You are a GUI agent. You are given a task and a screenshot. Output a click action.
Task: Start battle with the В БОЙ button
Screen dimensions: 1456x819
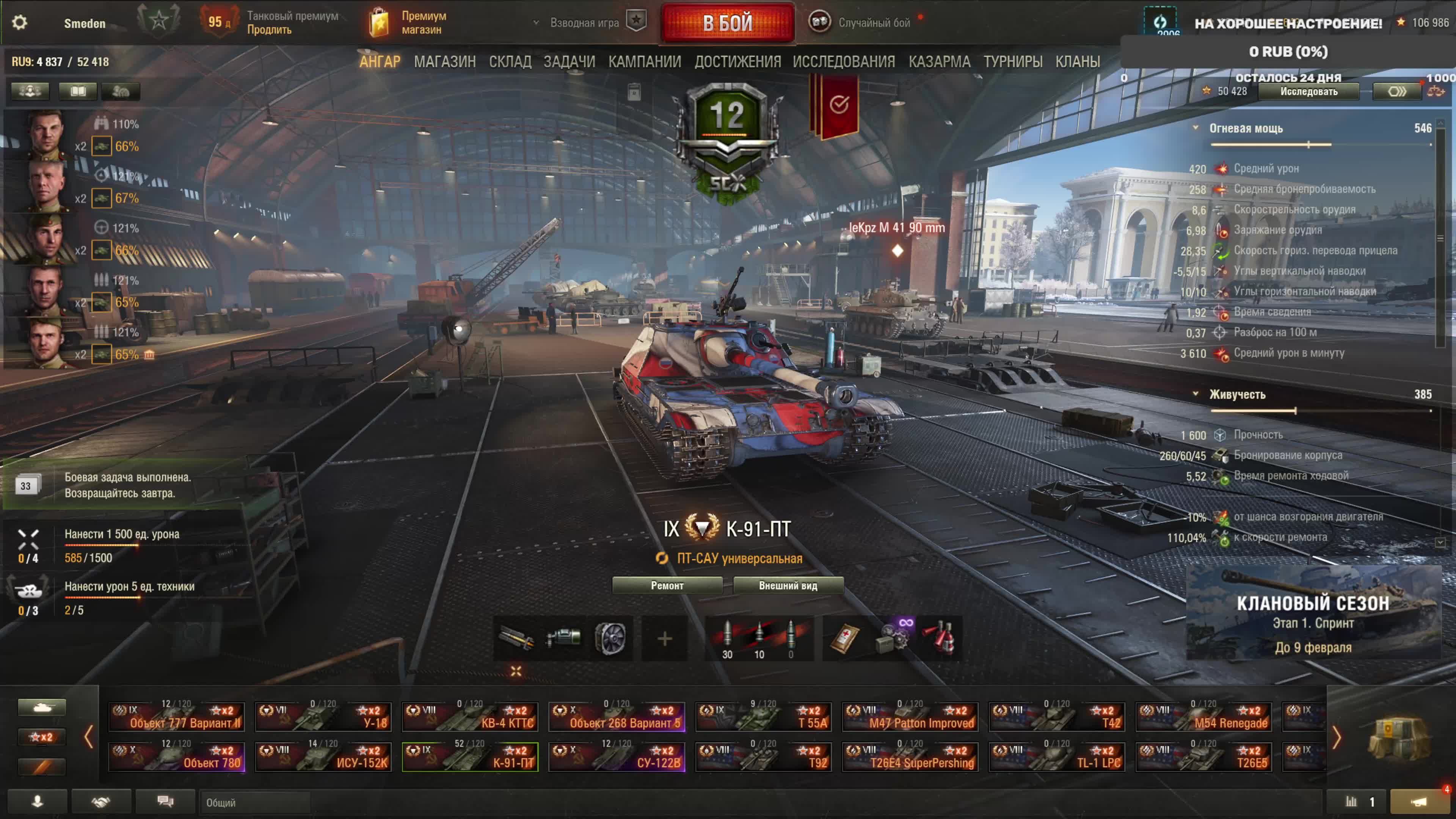[x=728, y=23]
